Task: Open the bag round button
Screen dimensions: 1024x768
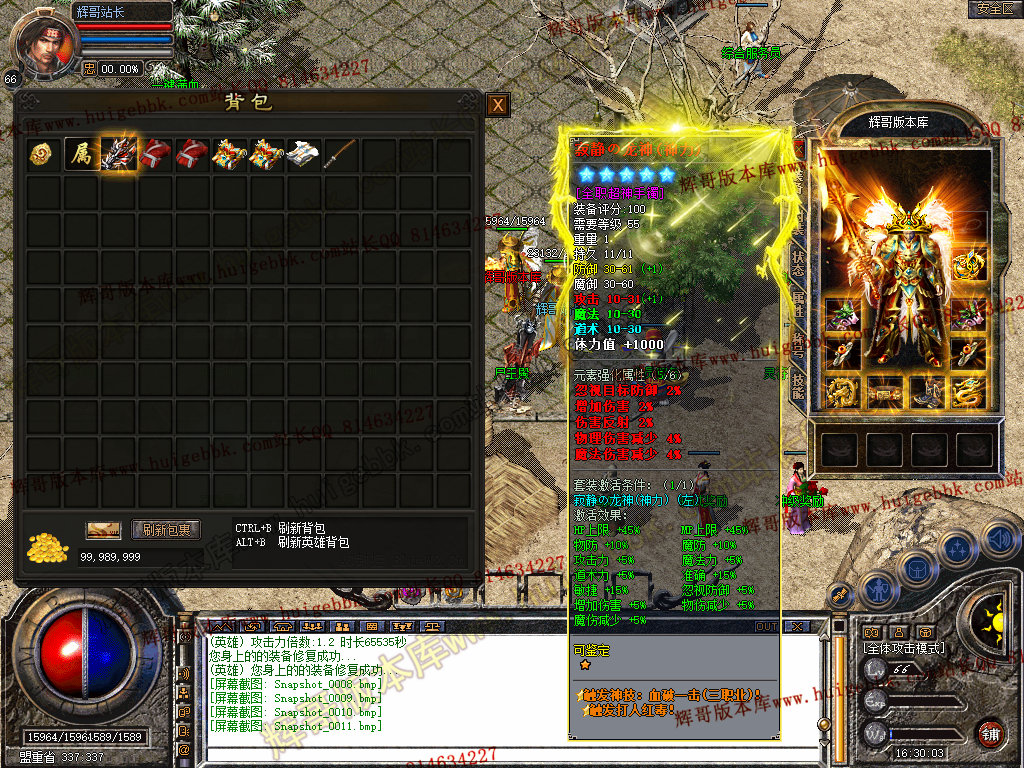Action: [x=916, y=568]
